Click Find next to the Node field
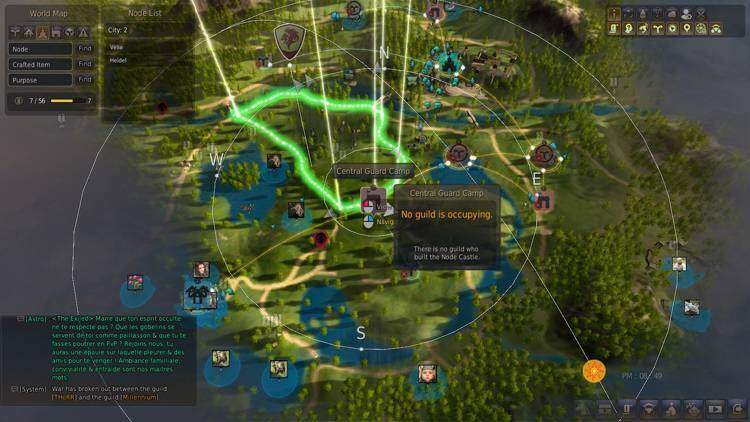Viewport: 750px width, 422px height. pos(85,48)
